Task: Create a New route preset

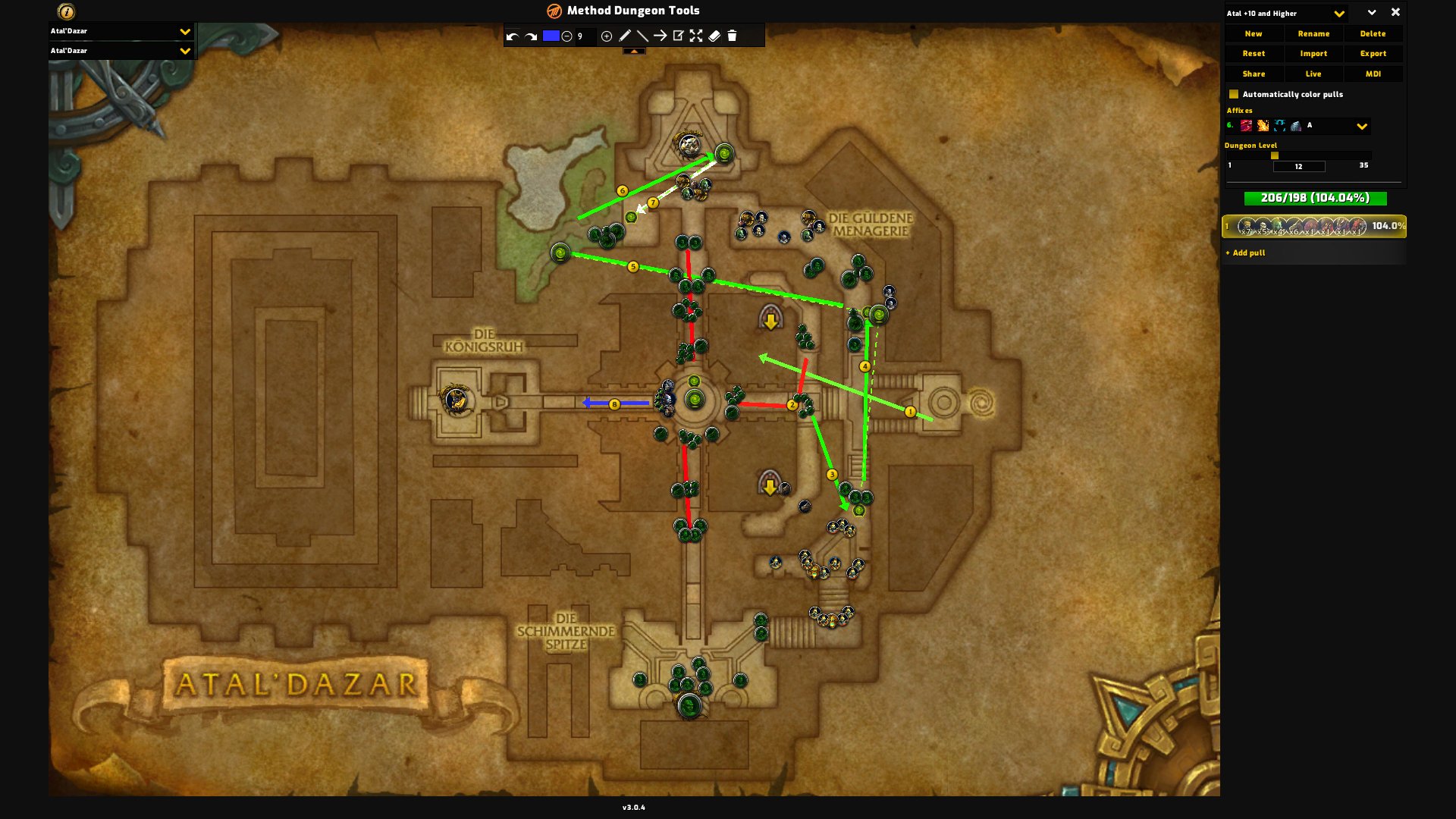Action: 1254,34
